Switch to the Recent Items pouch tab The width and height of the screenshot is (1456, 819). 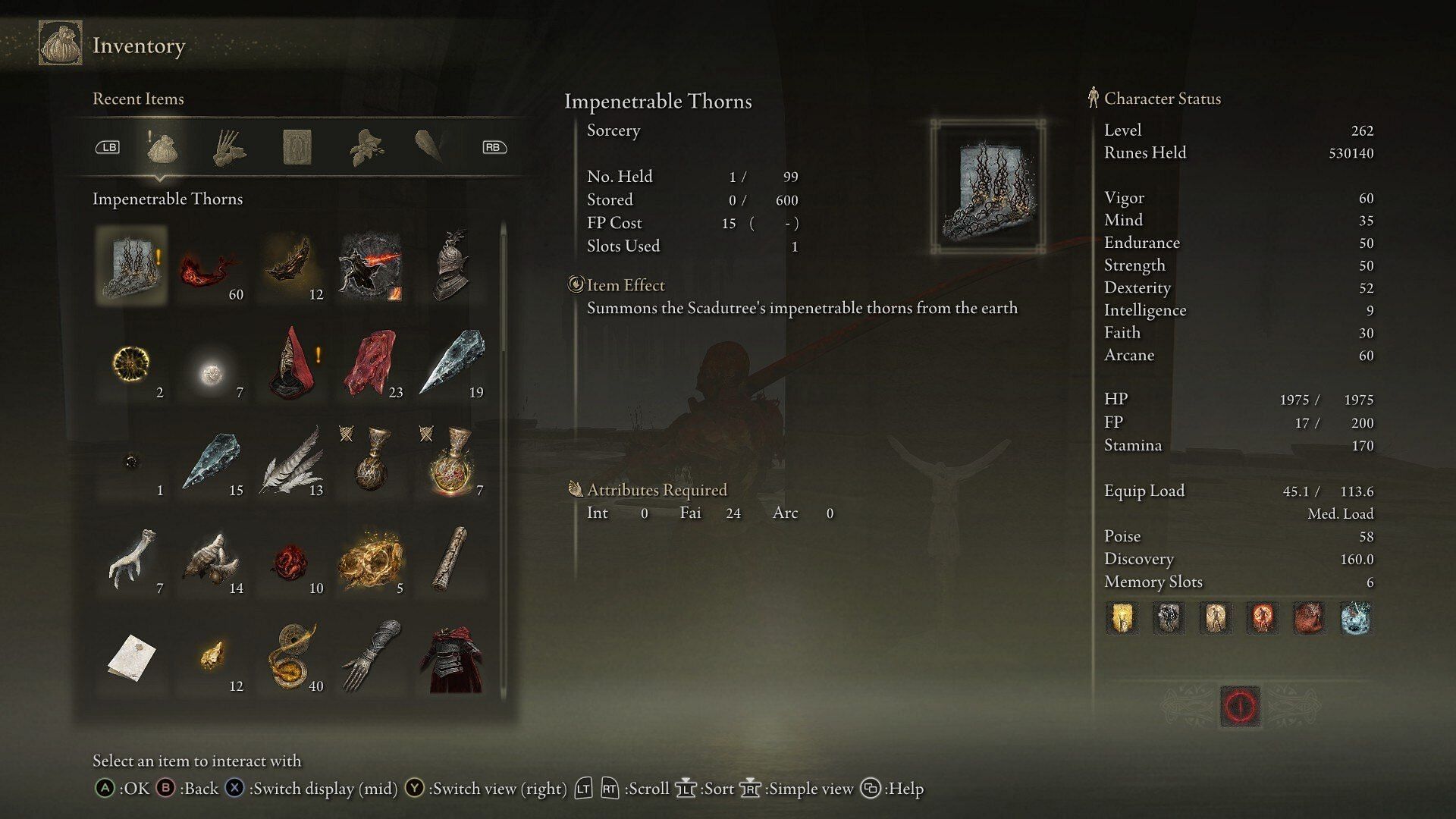tap(161, 147)
